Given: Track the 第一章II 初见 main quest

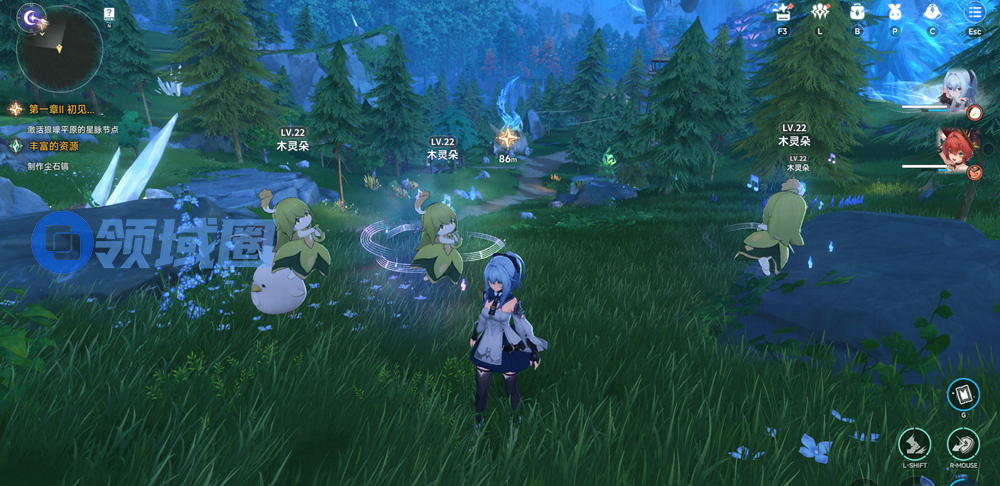Looking at the screenshot, I should click(60, 108).
